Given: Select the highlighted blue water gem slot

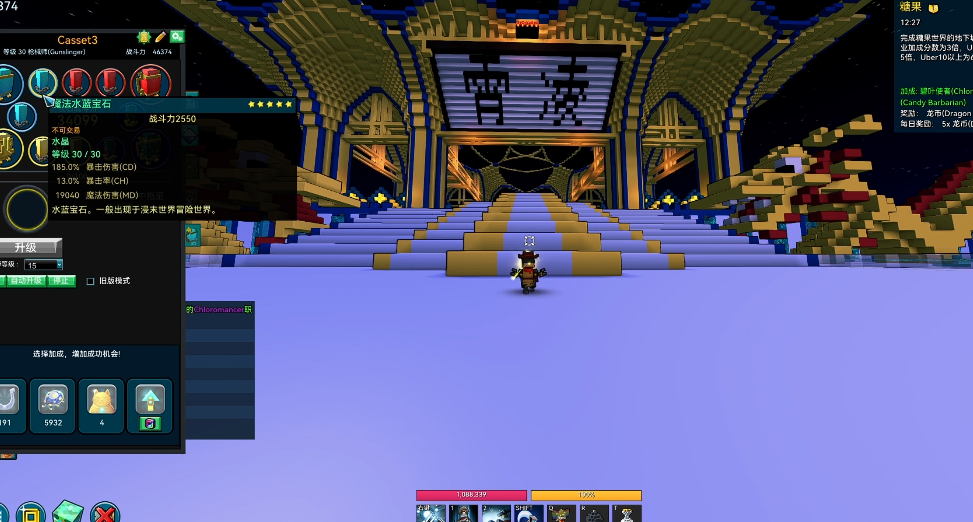Looking at the screenshot, I should coord(42,82).
